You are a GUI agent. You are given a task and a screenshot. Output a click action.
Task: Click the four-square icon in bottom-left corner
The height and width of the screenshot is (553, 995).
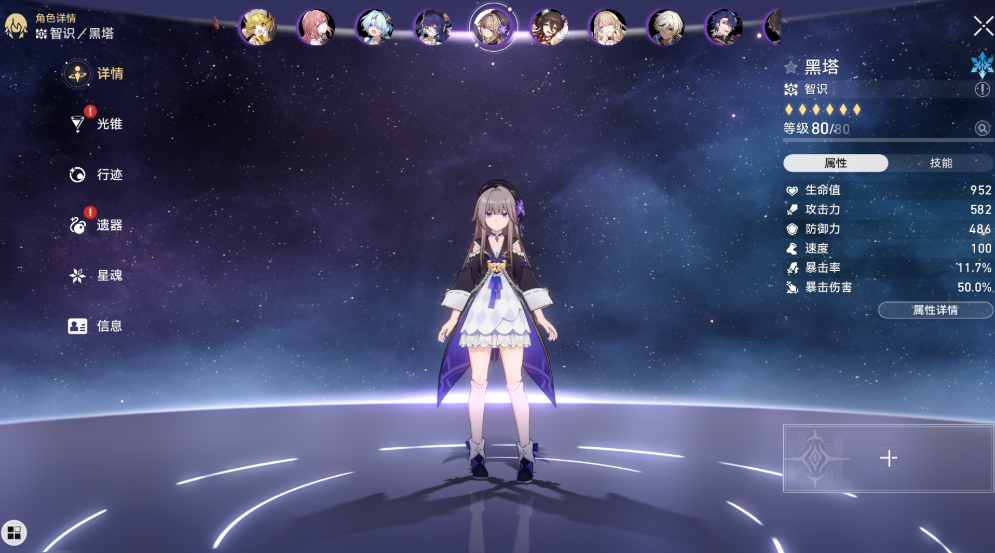point(15,532)
